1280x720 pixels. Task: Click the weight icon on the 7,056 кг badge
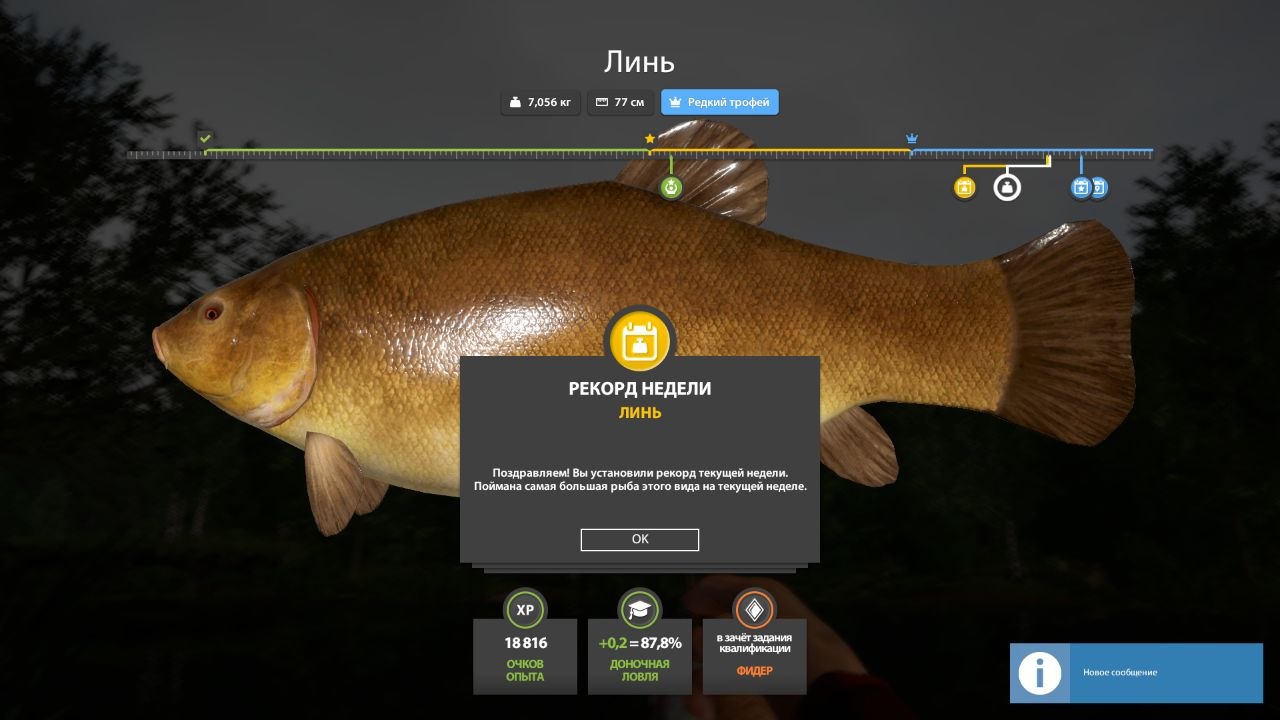(x=513, y=102)
